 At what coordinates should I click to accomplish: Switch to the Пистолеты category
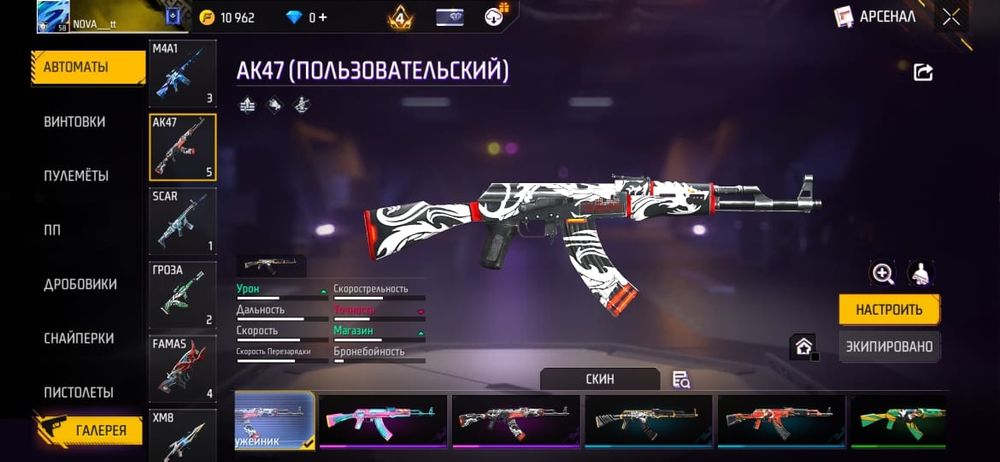(x=78, y=392)
